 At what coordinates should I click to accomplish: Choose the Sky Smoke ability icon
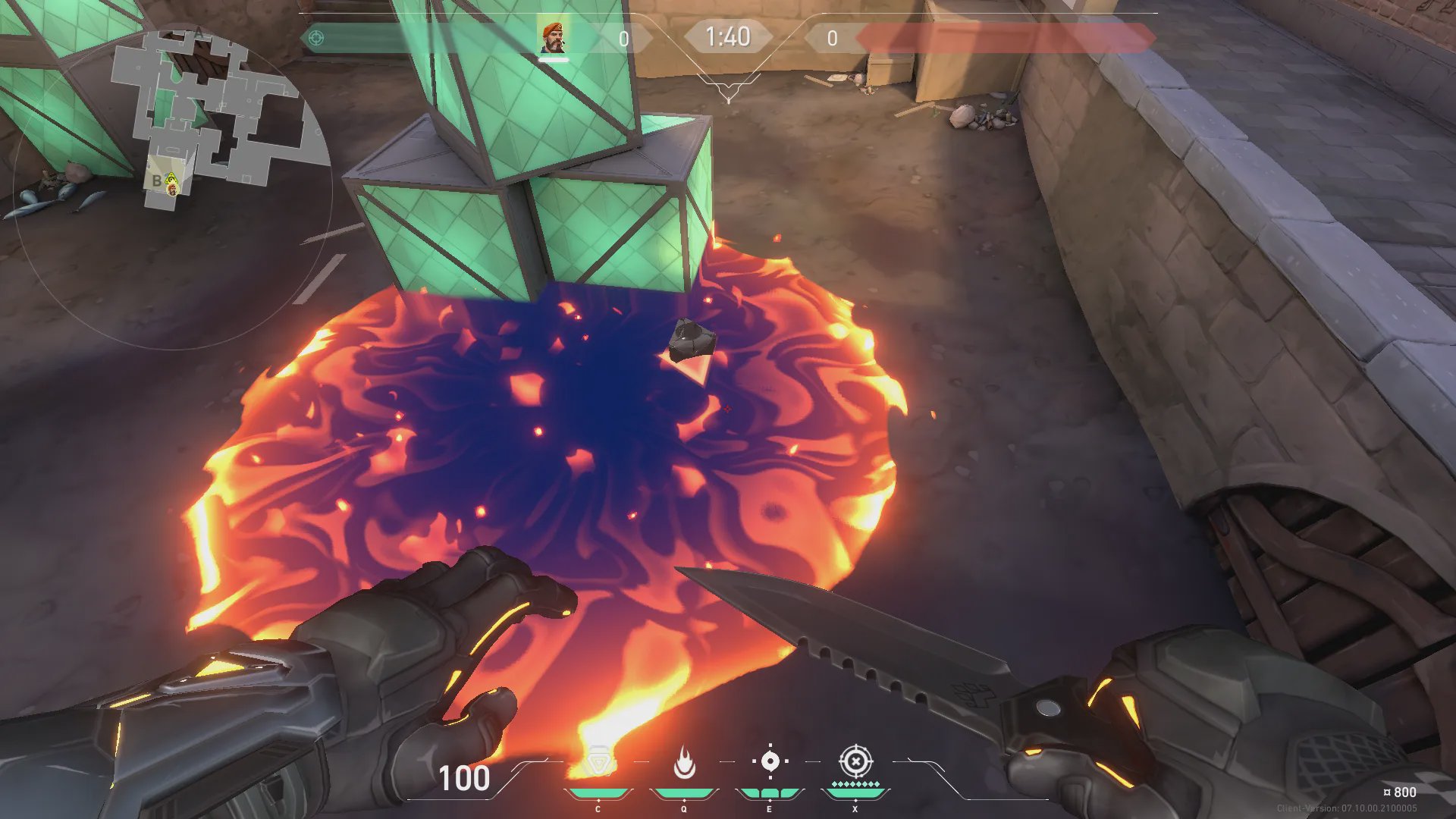[x=770, y=761]
